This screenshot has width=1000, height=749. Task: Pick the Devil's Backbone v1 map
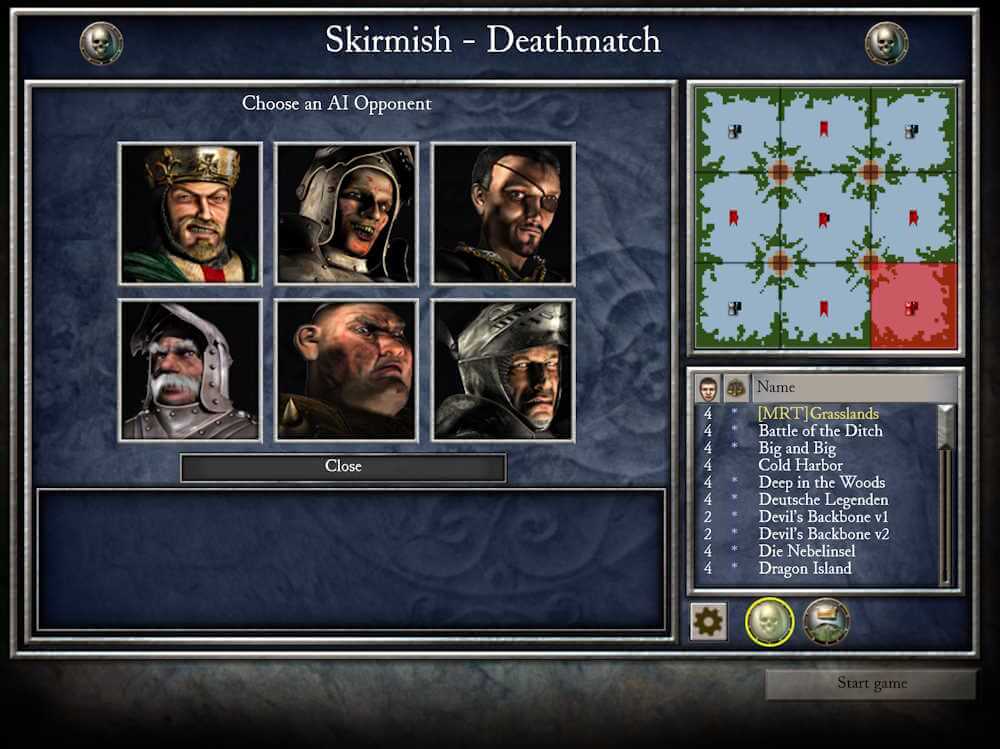click(x=823, y=517)
